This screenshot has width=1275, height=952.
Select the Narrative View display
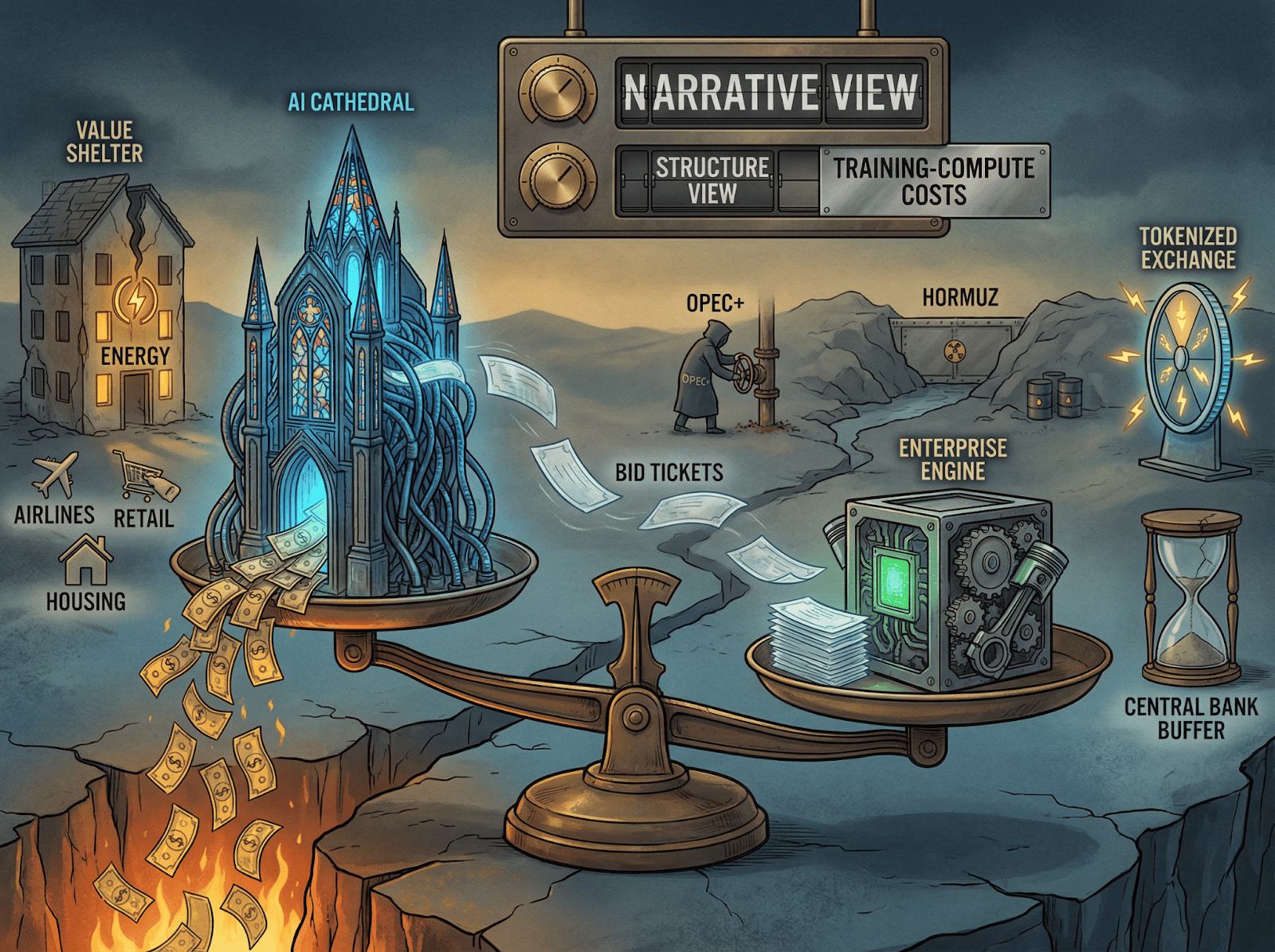click(771, 92)
